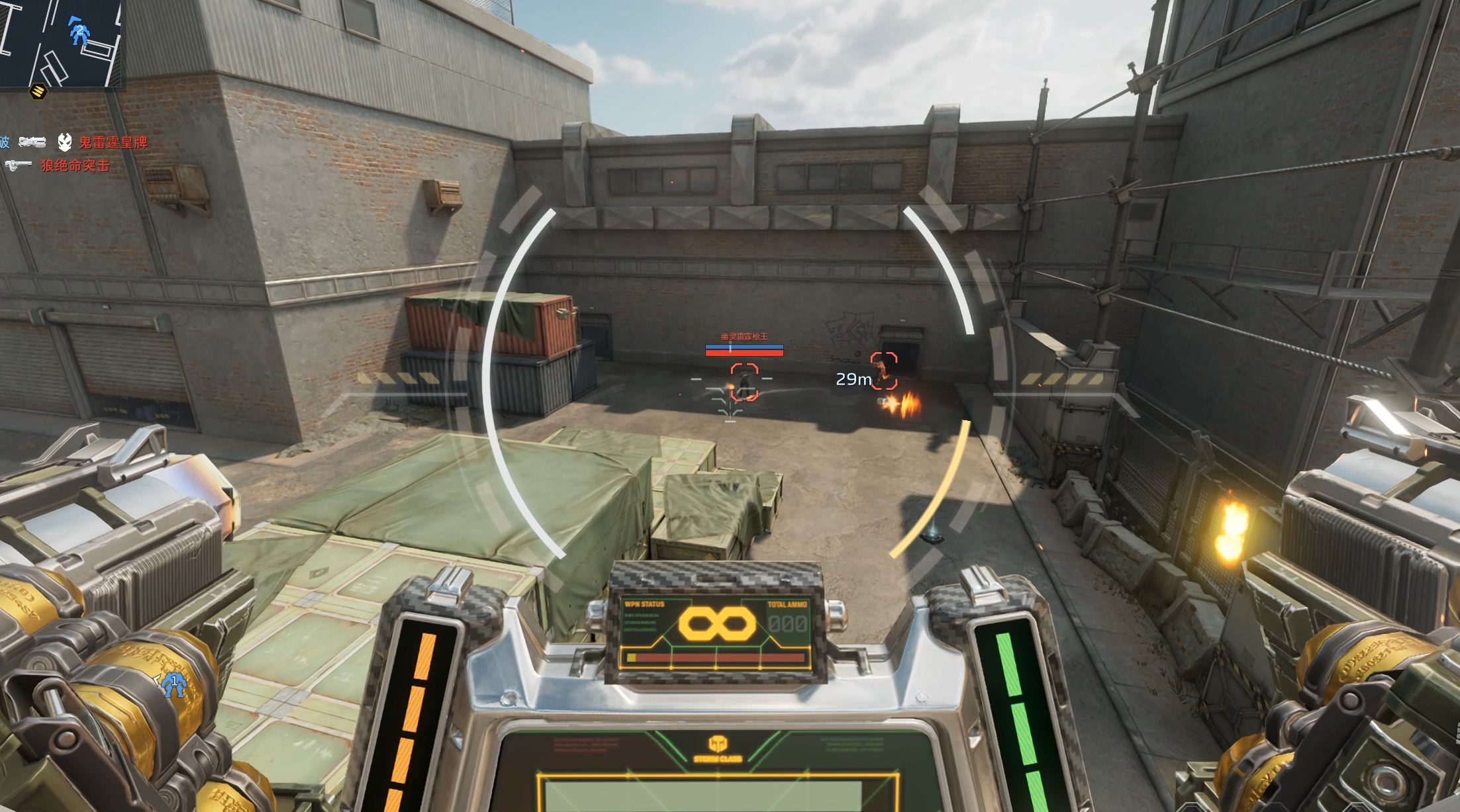1460x812 pixels.
Task: Click the kill feed entry 鬼雷霆皇牌
Action: [x=113, y=142]
